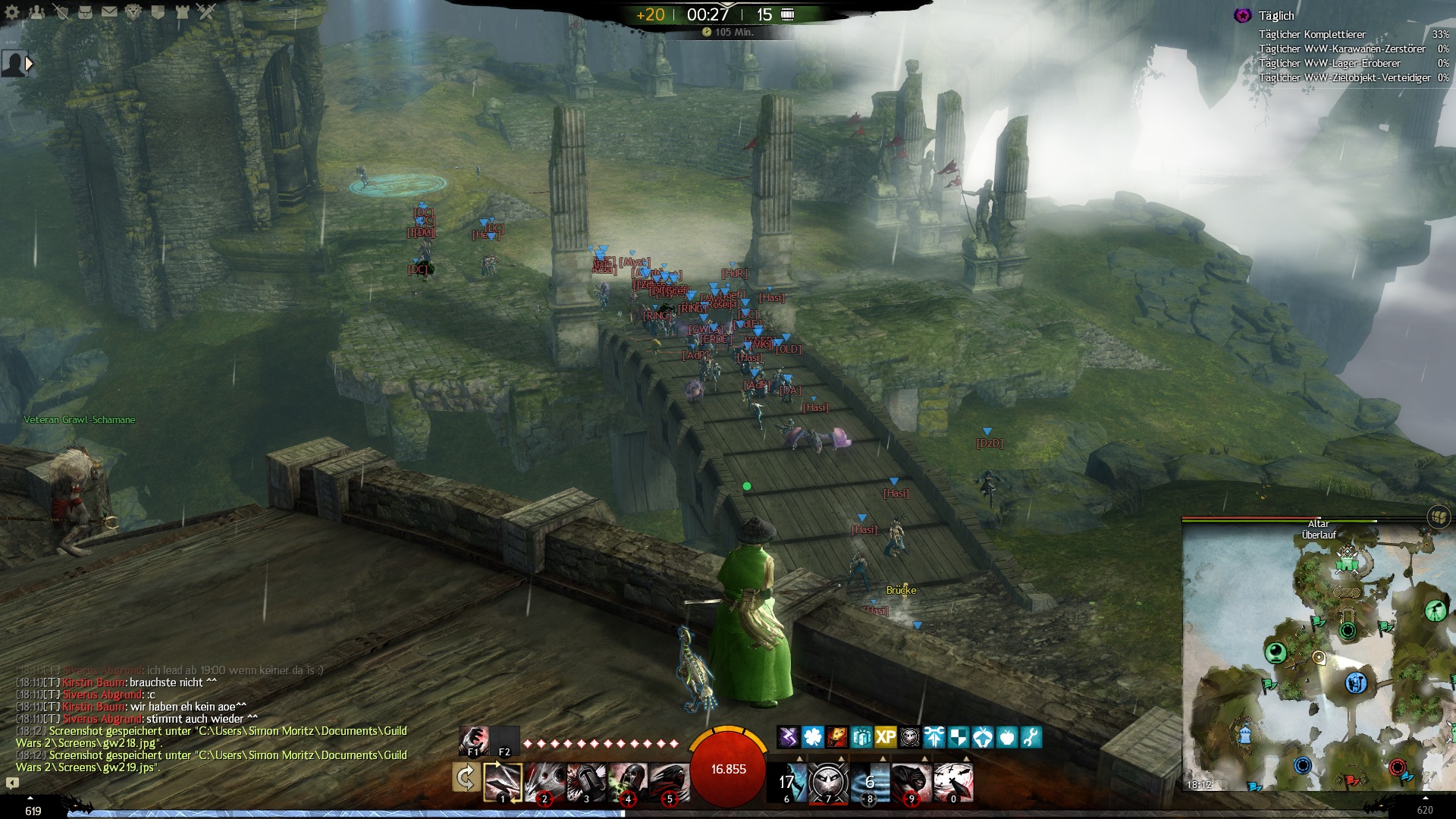This screenshot has width=1456, height=819.
Task: Open the Black Lion trading post
Action: click(133, 12)
